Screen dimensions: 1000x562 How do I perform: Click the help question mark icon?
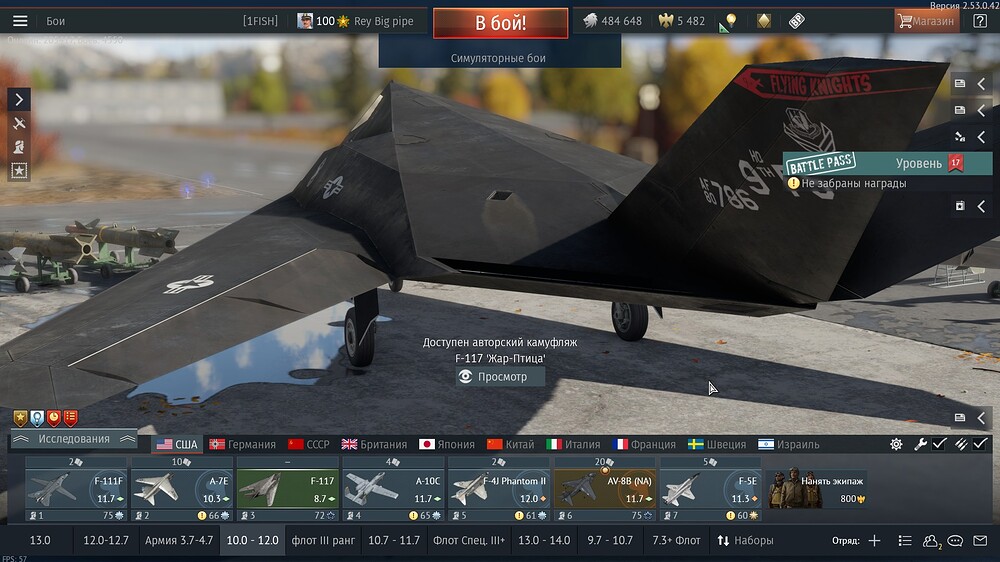click(980, 21)
